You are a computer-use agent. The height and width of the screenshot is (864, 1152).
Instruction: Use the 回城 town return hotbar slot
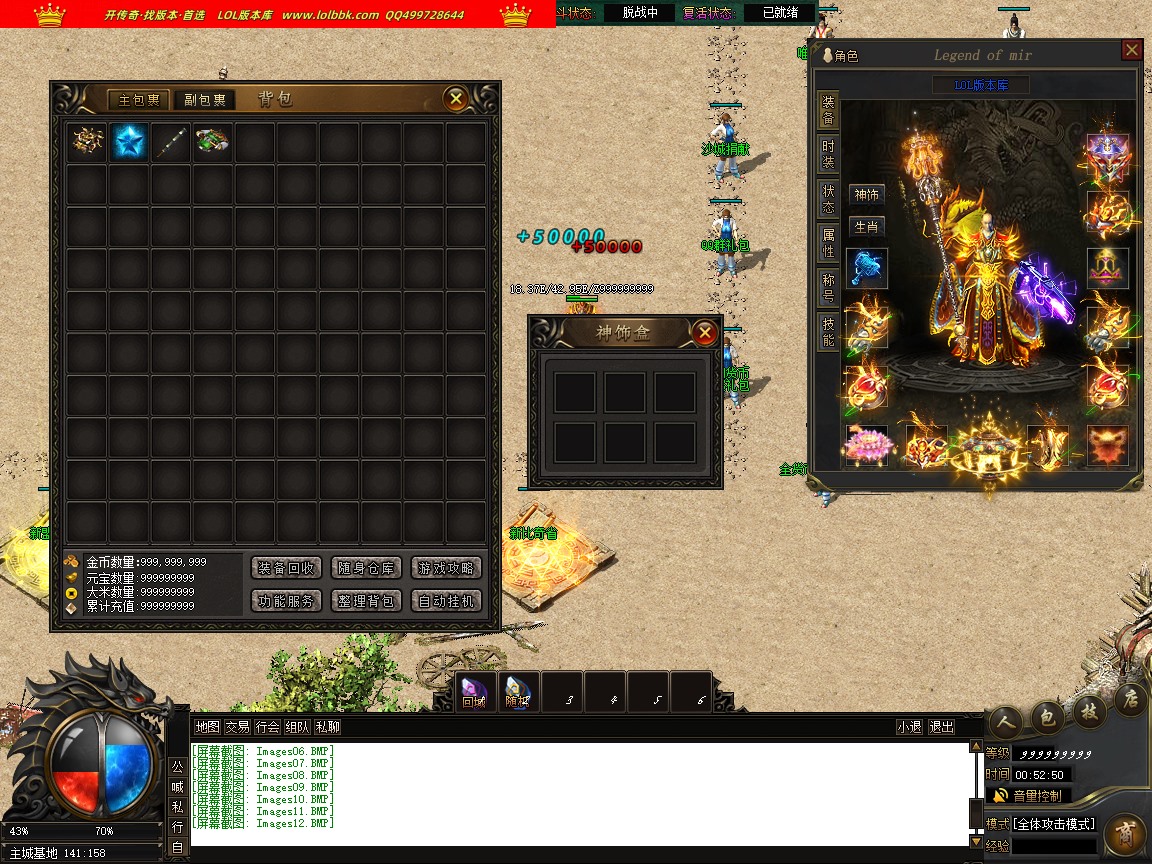[474, 691]
